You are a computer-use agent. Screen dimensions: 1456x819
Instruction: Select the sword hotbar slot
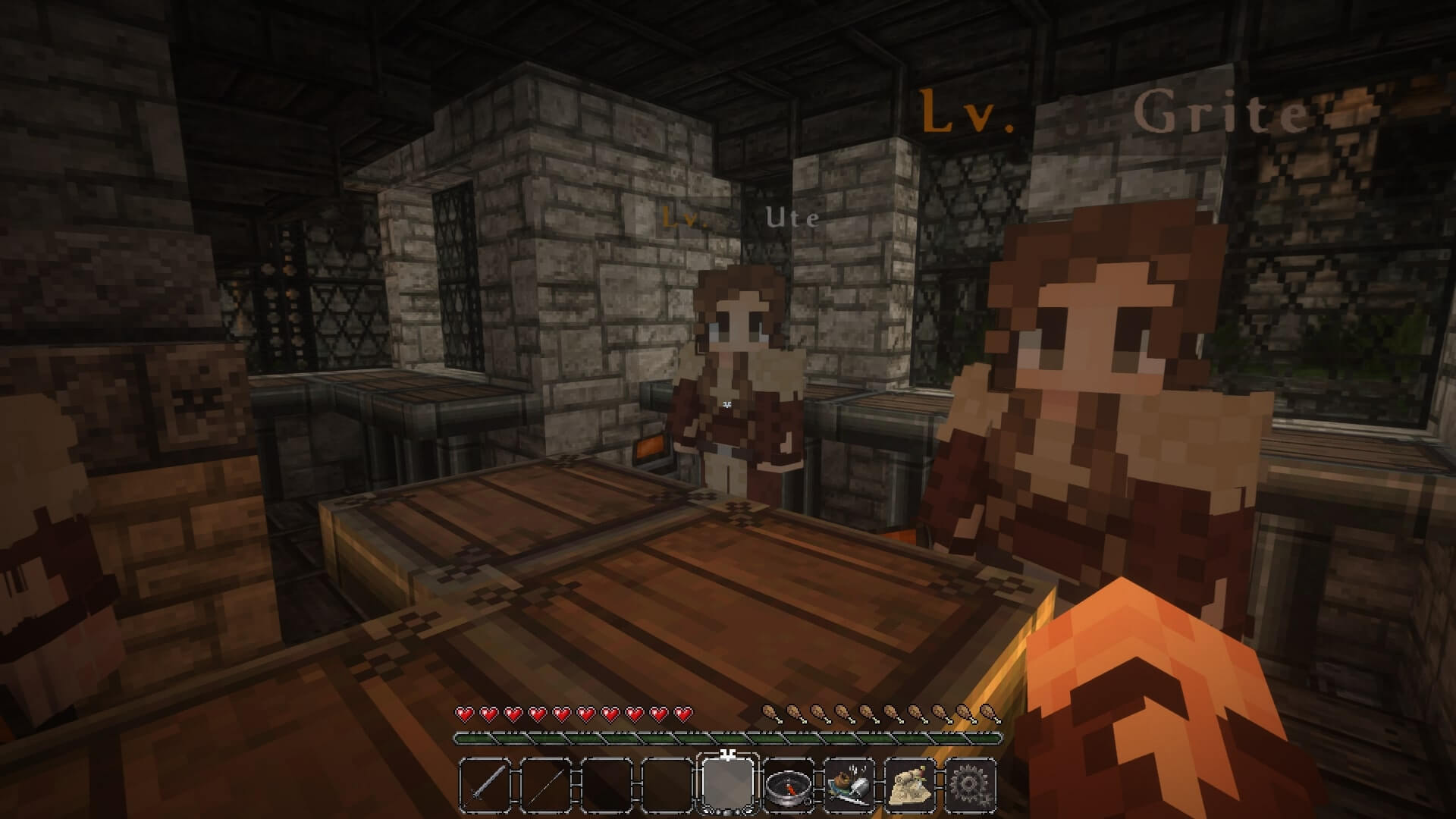485,783
